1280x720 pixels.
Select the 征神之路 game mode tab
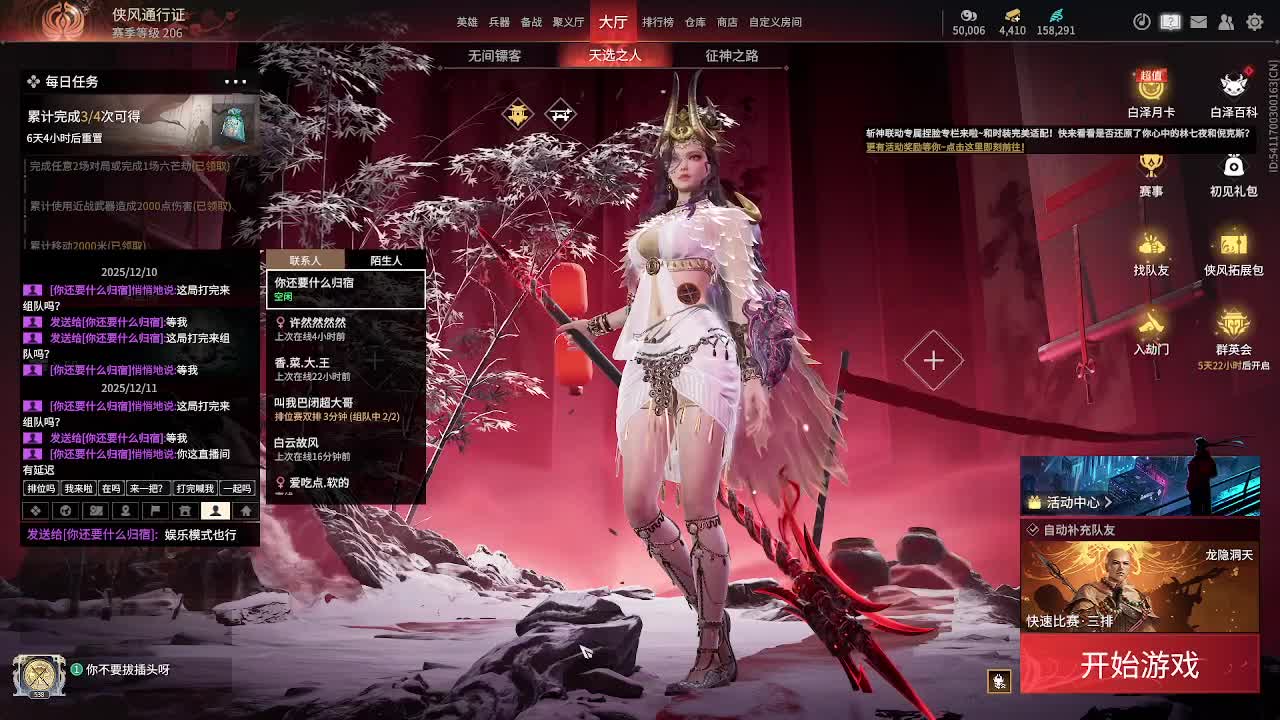pyautogui.click(x=729, y=56)
